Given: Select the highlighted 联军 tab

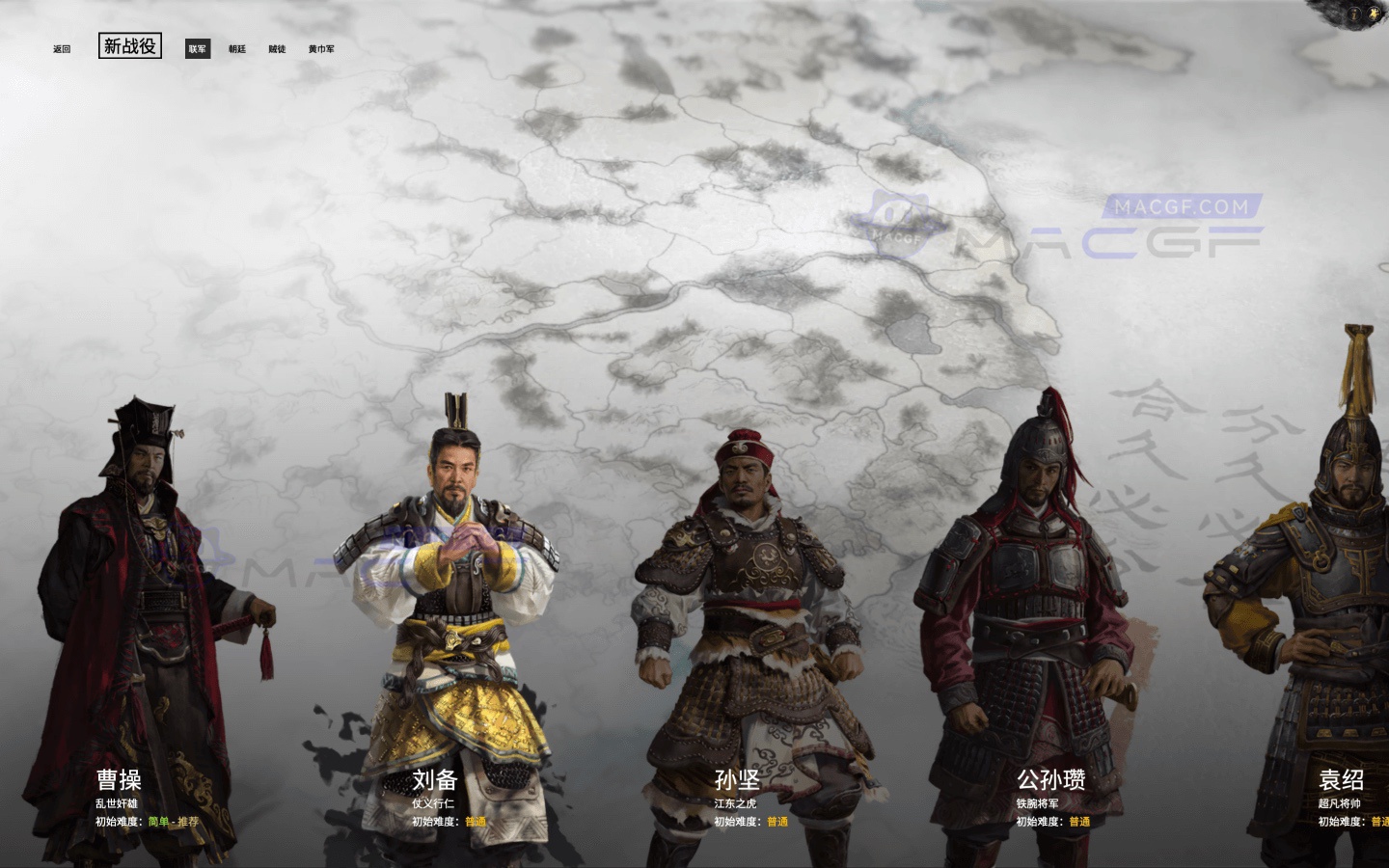Looking at the screenshot, I should point(197,48).
